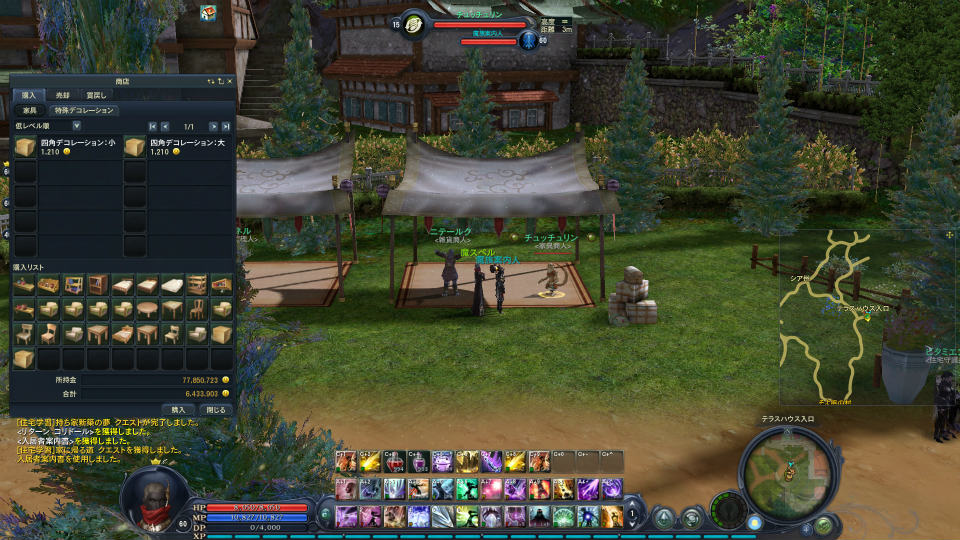
Task: Select the bookshelf in the purchase list
Action: (98, 285)
